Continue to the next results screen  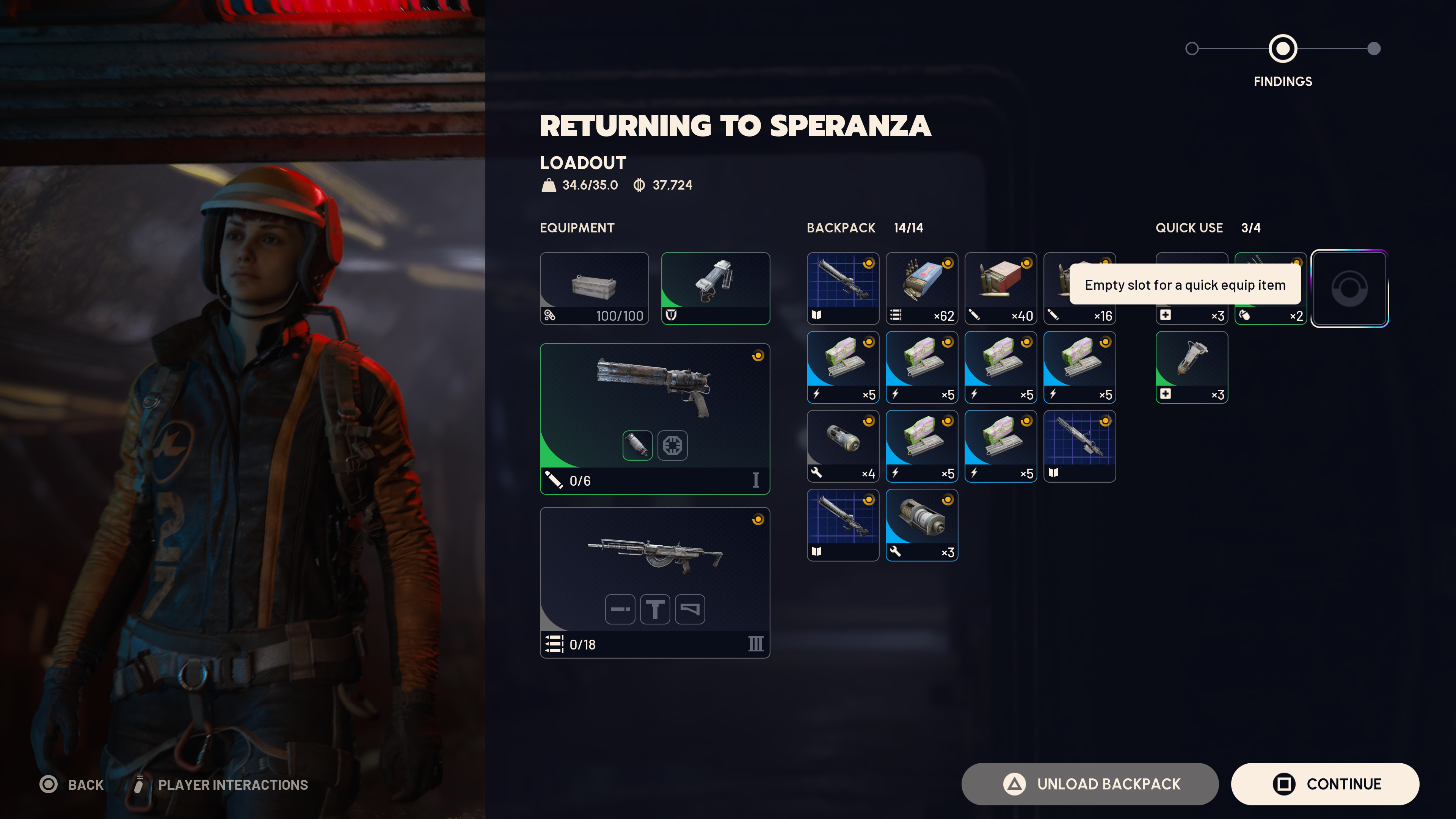(1325, 784)
